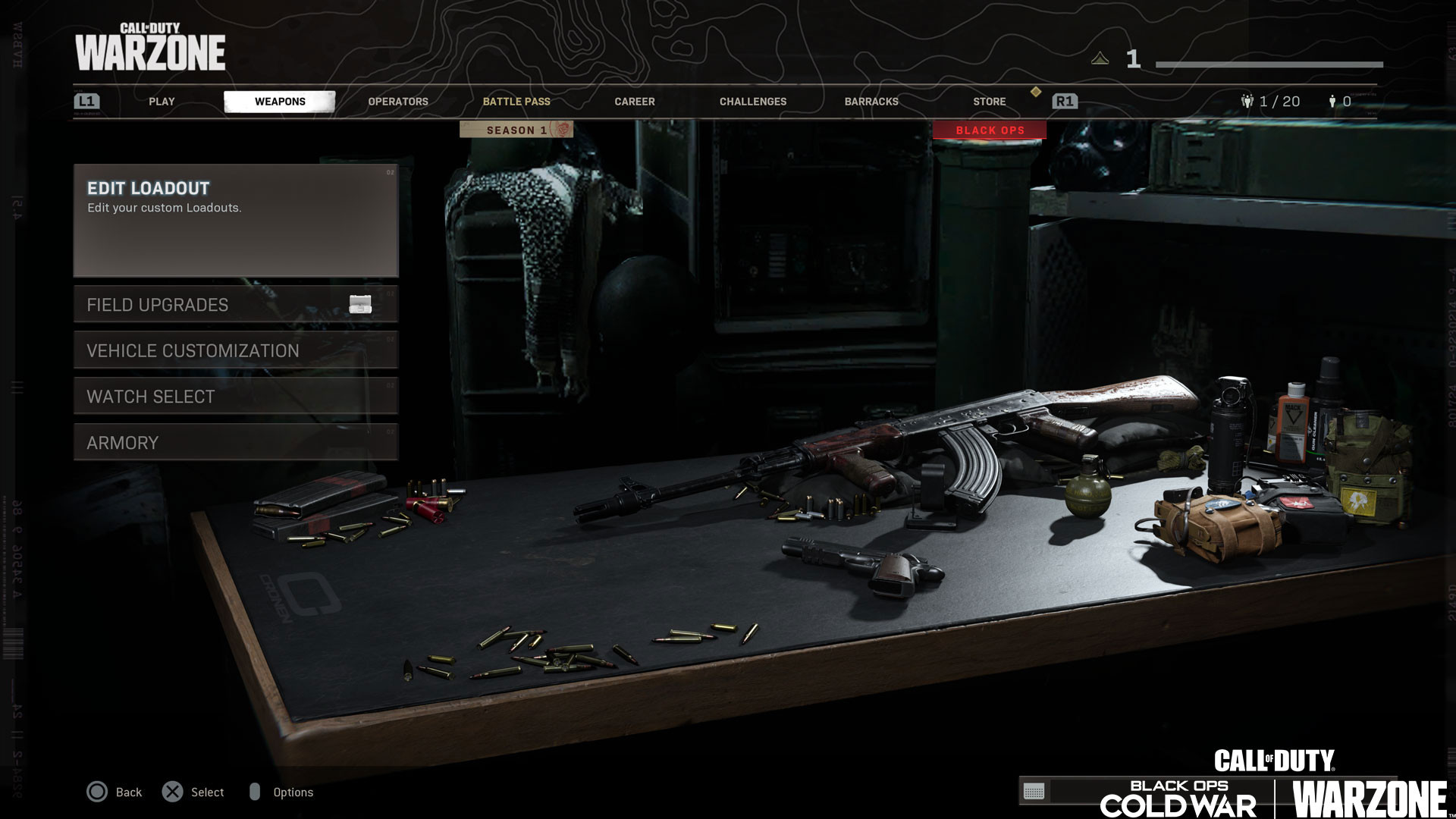View the Challenges tab

[753, 102]
